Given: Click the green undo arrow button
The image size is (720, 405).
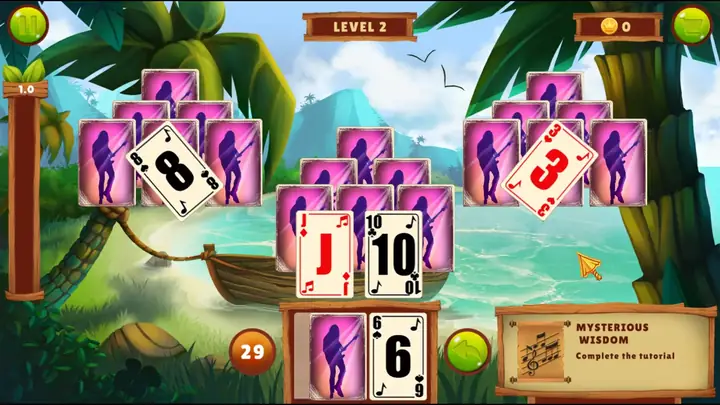Looking at the screenshot, I should click(465, 351).
